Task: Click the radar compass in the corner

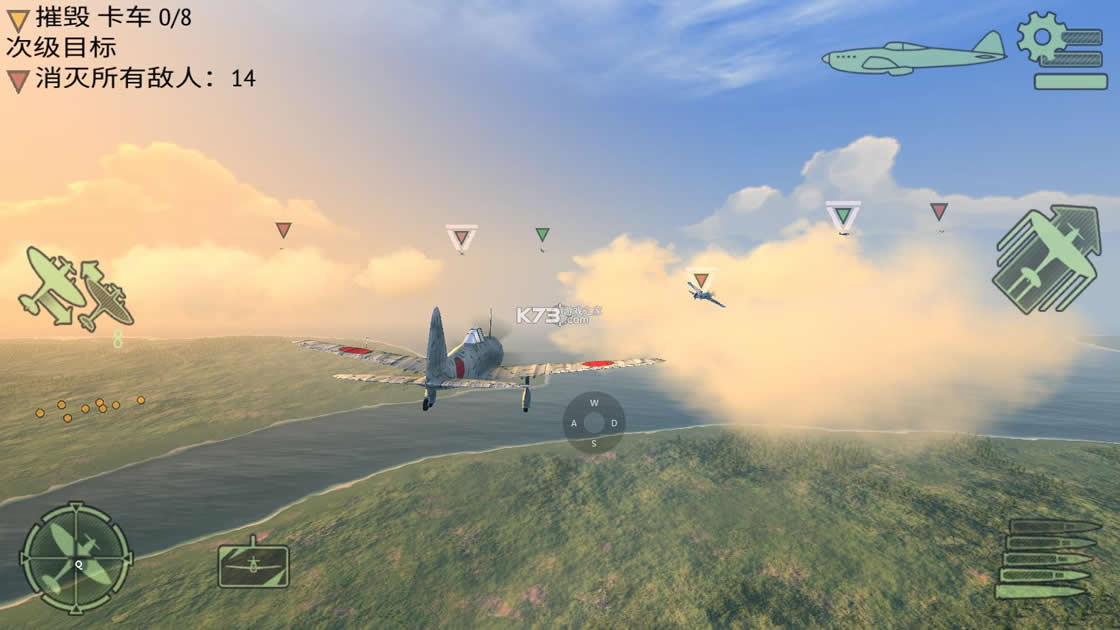Action: coord(76,557)
